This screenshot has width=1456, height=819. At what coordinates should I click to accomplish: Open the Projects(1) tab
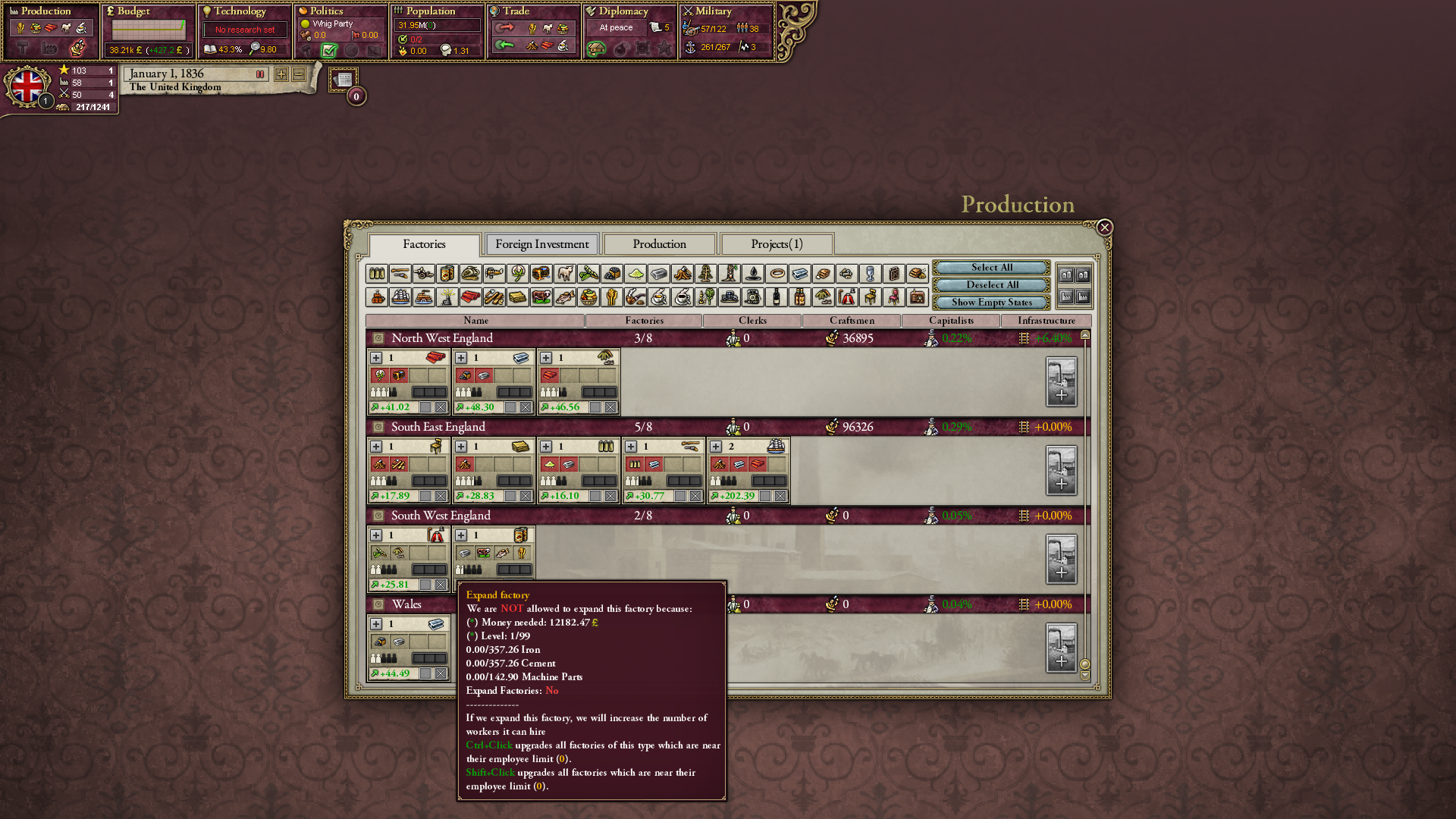pyautogui.click(x=775, y=243)
